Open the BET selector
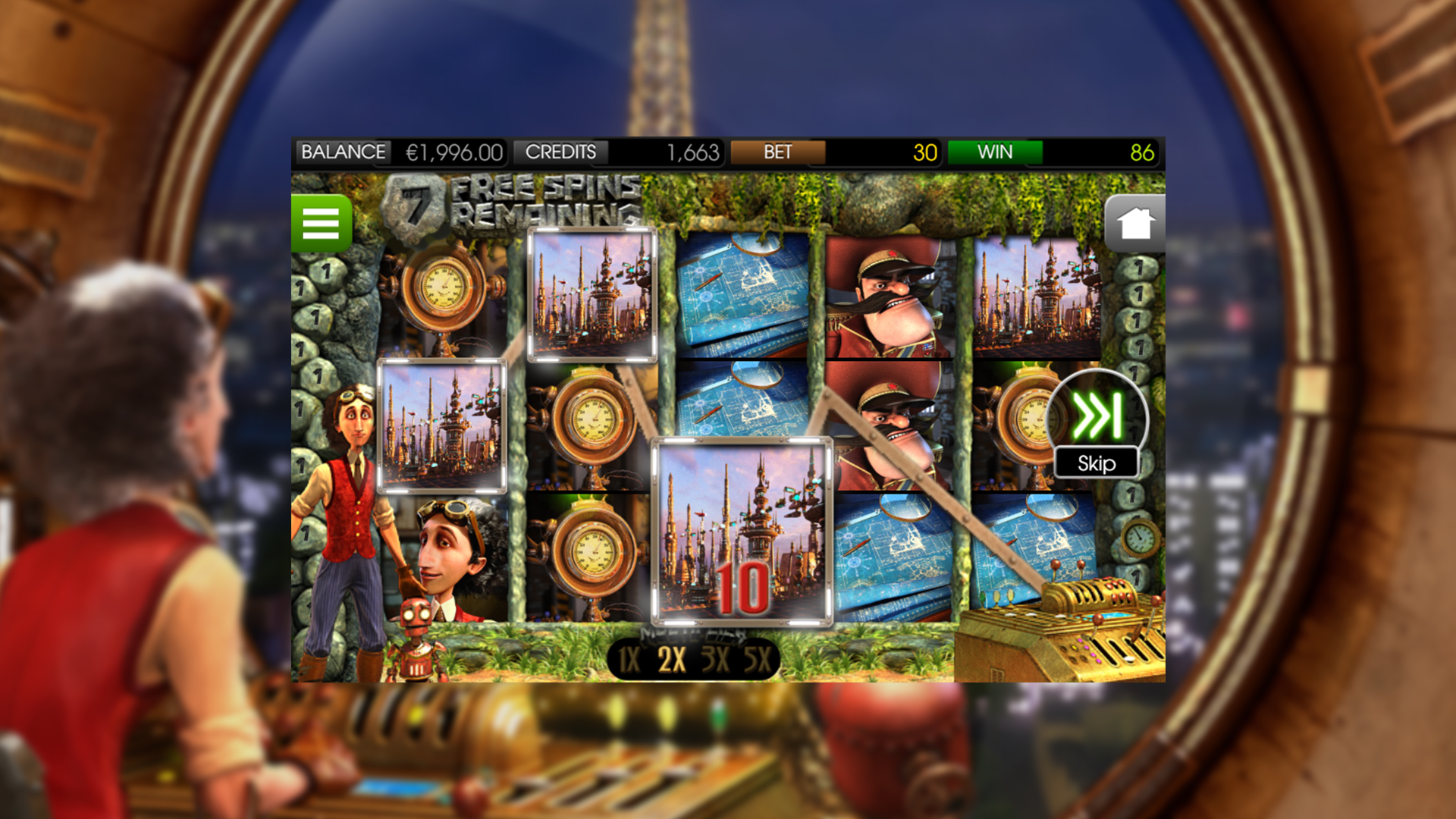 [x=777, y=152]
